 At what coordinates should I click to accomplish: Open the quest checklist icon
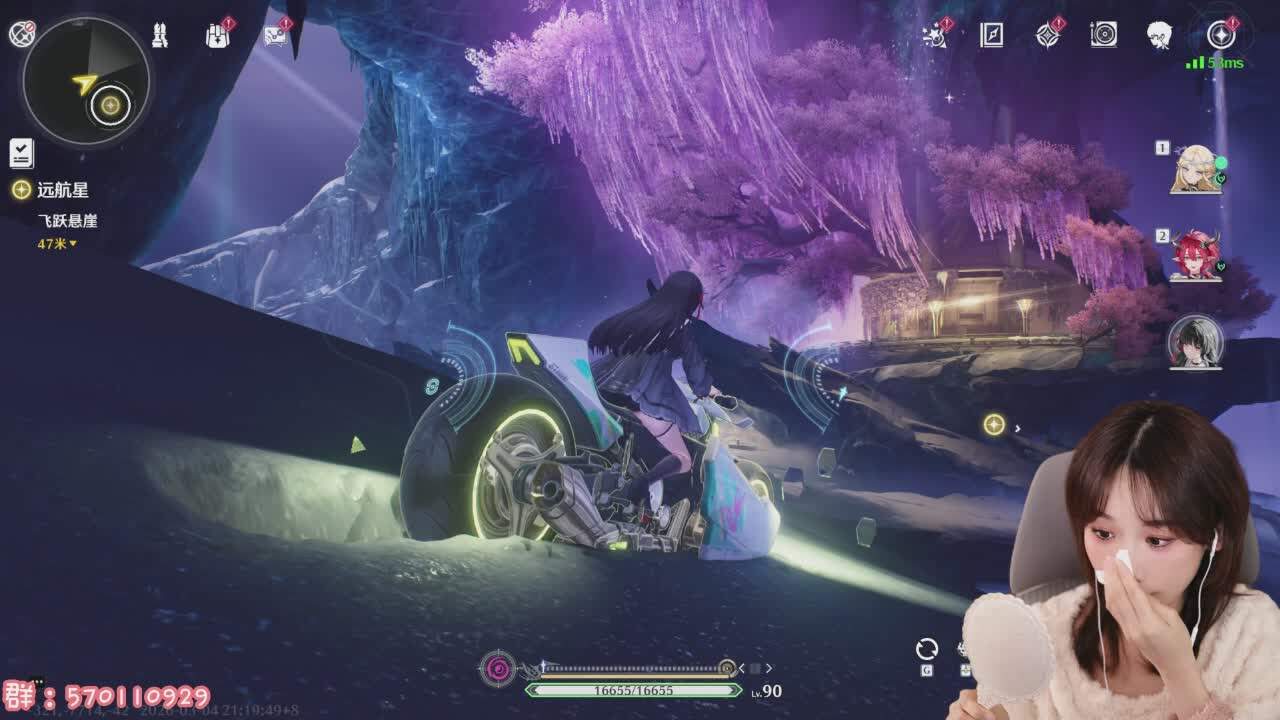[x=22, y=153]
